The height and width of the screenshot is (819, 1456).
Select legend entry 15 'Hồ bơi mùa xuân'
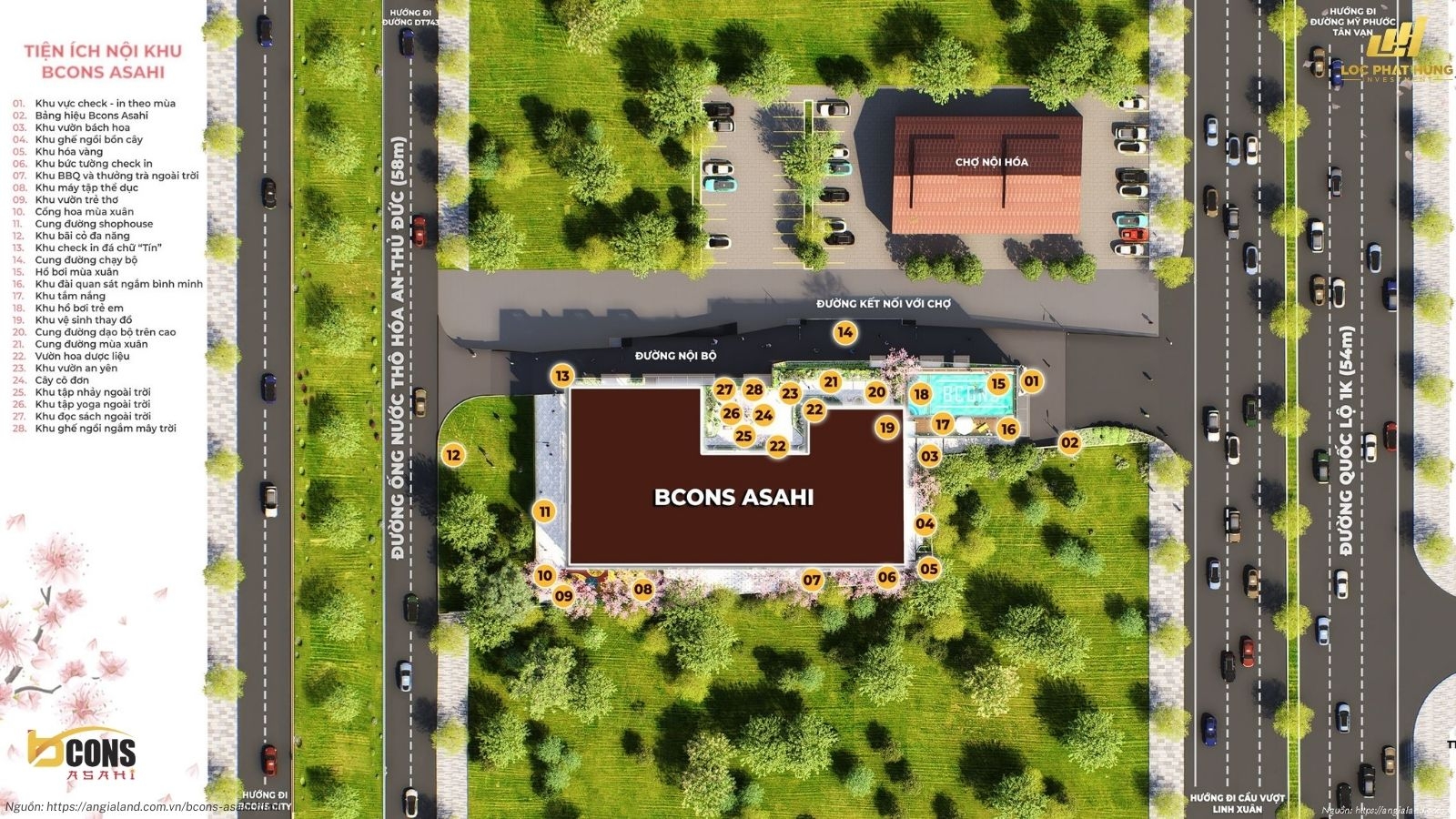click(76, 272)
